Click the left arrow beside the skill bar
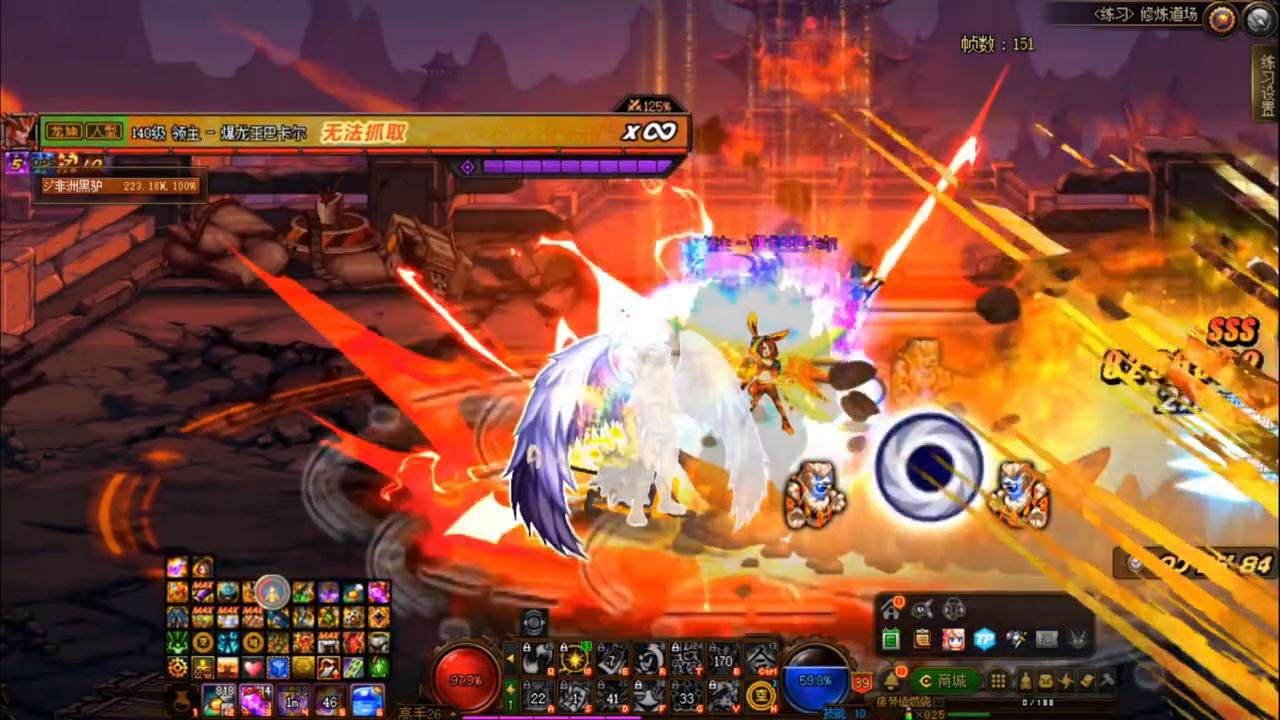1280x720 pixels. (510, 658)
